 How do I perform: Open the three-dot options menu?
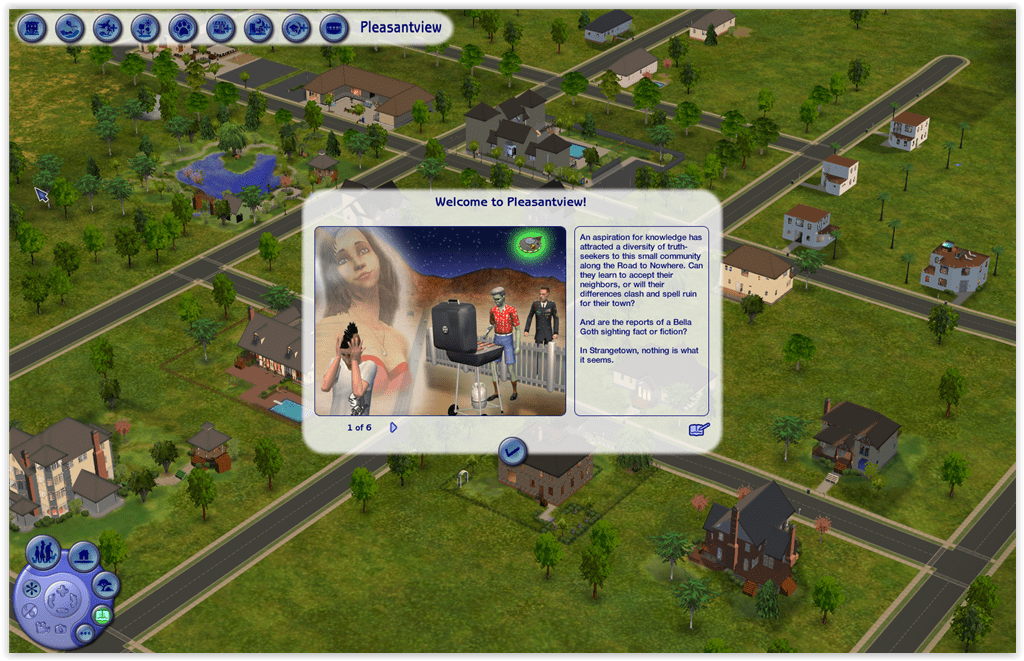pos(84,633)
